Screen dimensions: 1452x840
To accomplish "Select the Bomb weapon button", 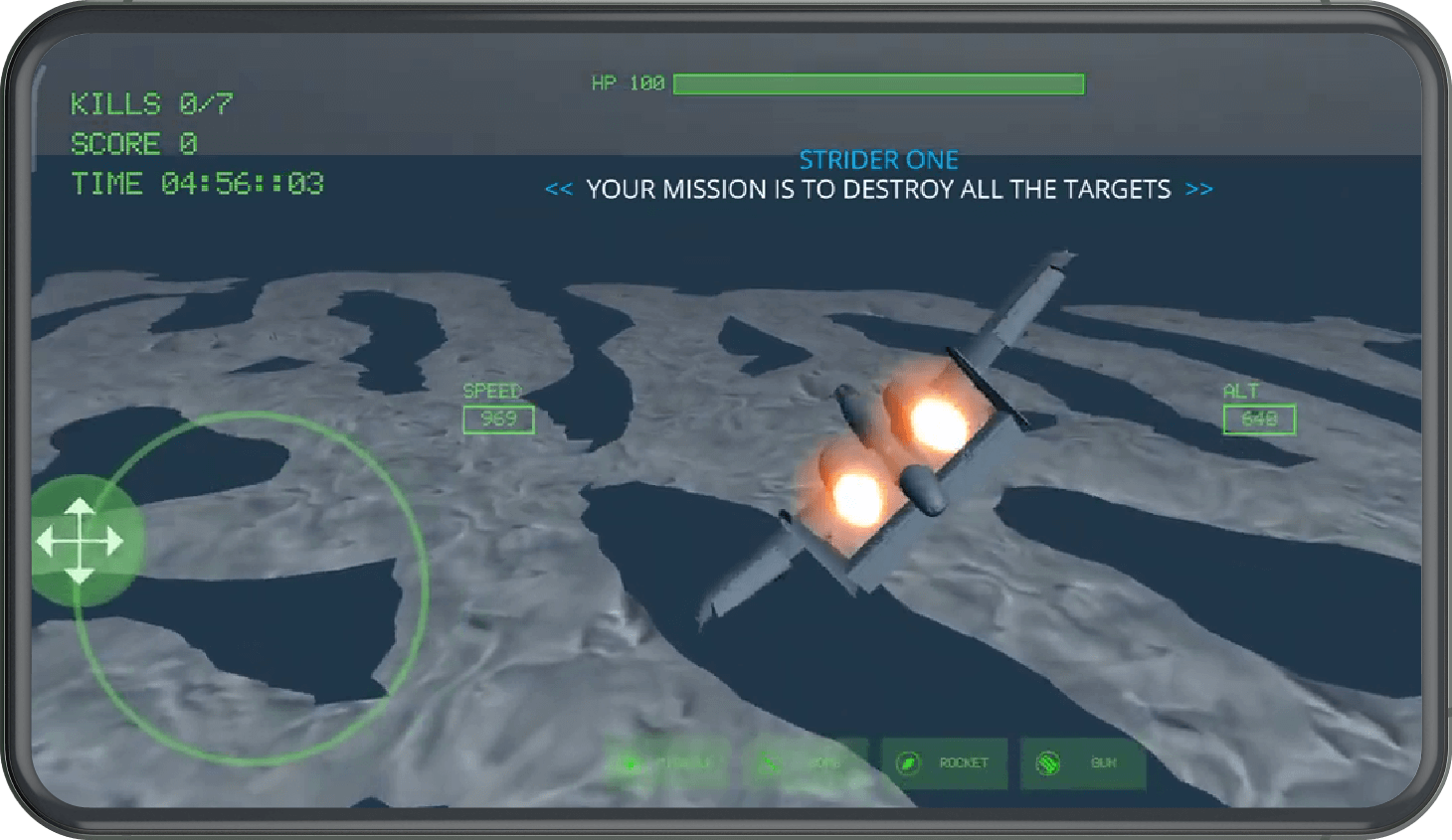I will click(805, 763).
